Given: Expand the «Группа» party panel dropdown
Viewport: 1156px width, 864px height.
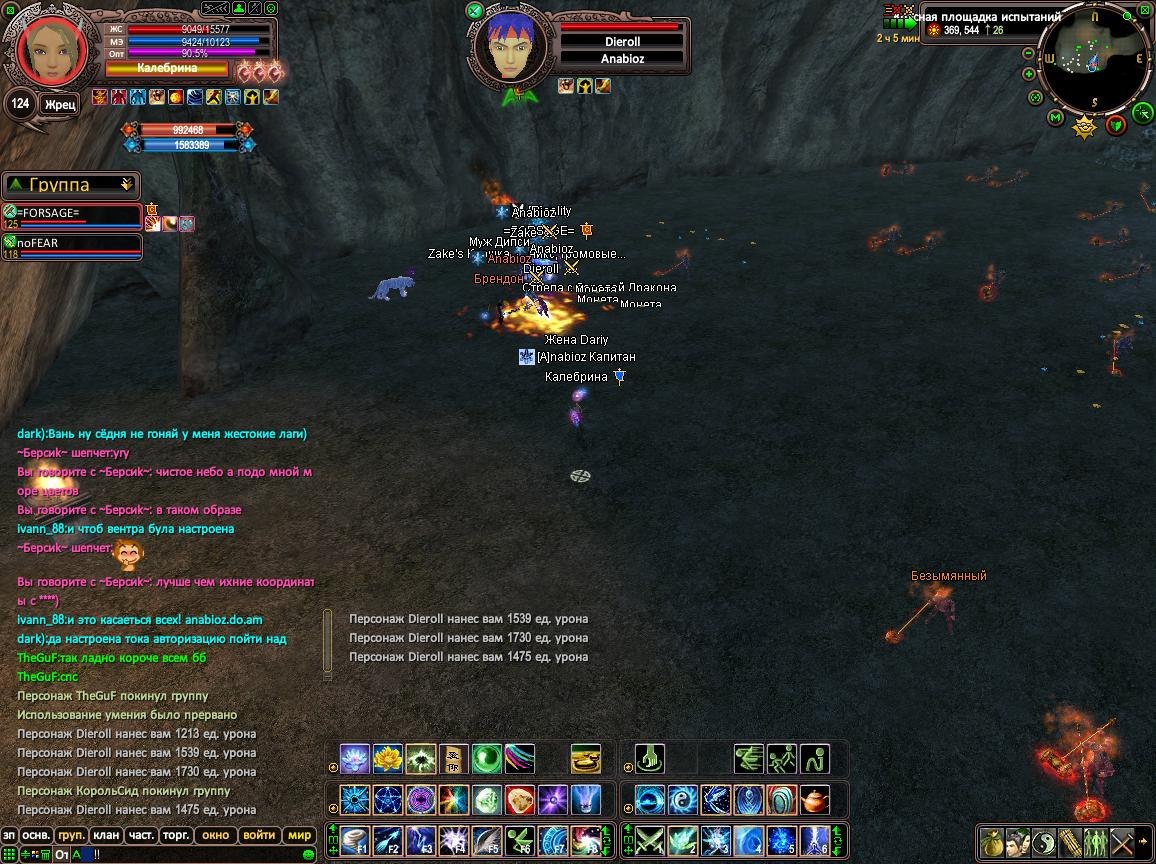Looking at the screenshot, I should click(126, 184).
